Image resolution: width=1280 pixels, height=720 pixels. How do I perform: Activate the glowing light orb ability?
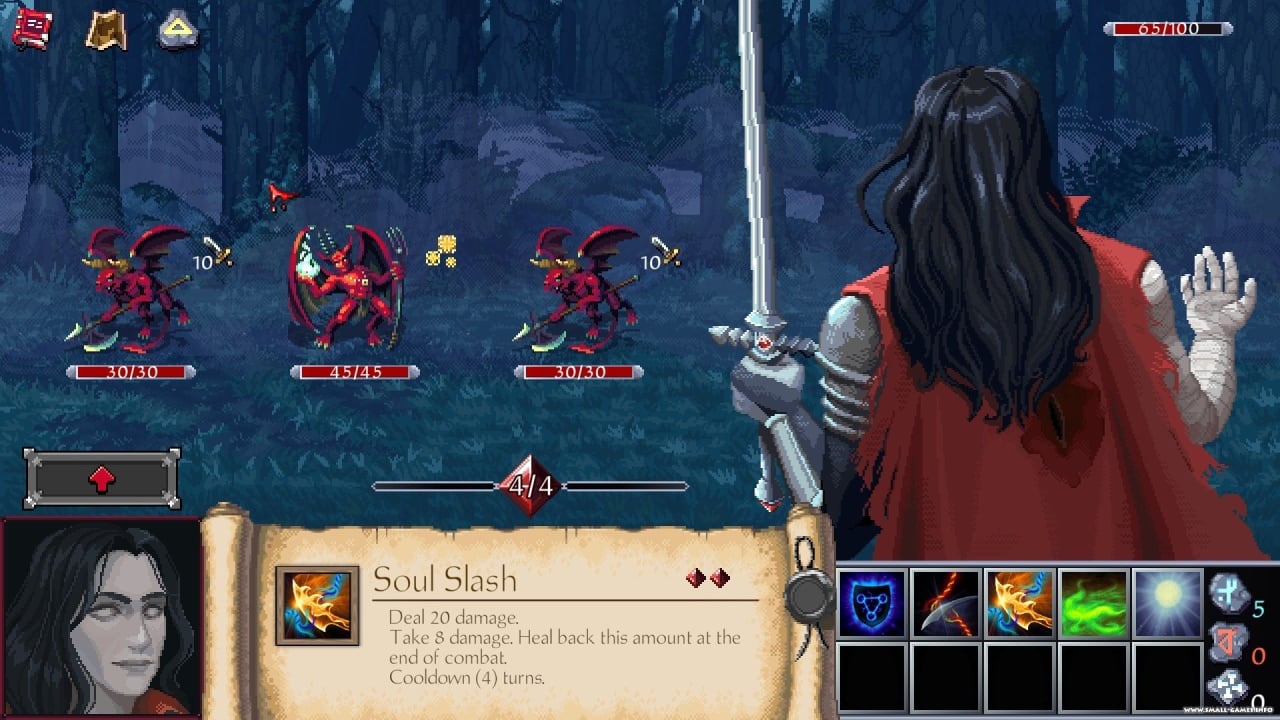[x=1167, y=604]
